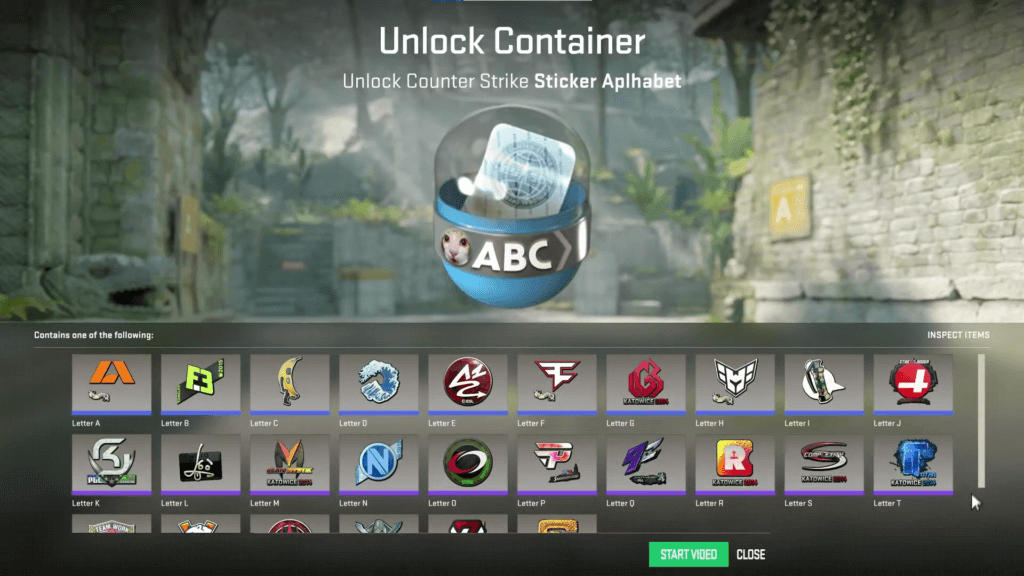Pick the Letter C banana sticker
1024x576 pixels.
[289, 383]
